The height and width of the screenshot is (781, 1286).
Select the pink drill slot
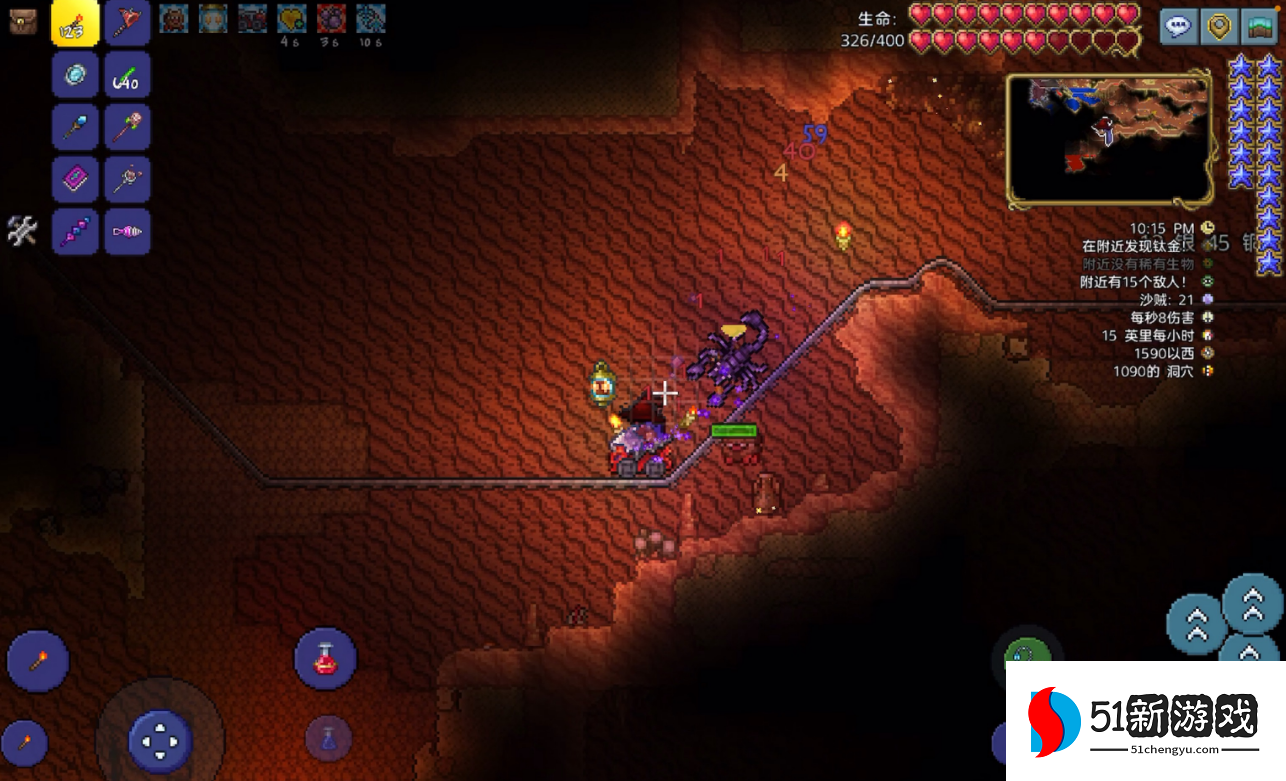(128, 232)
